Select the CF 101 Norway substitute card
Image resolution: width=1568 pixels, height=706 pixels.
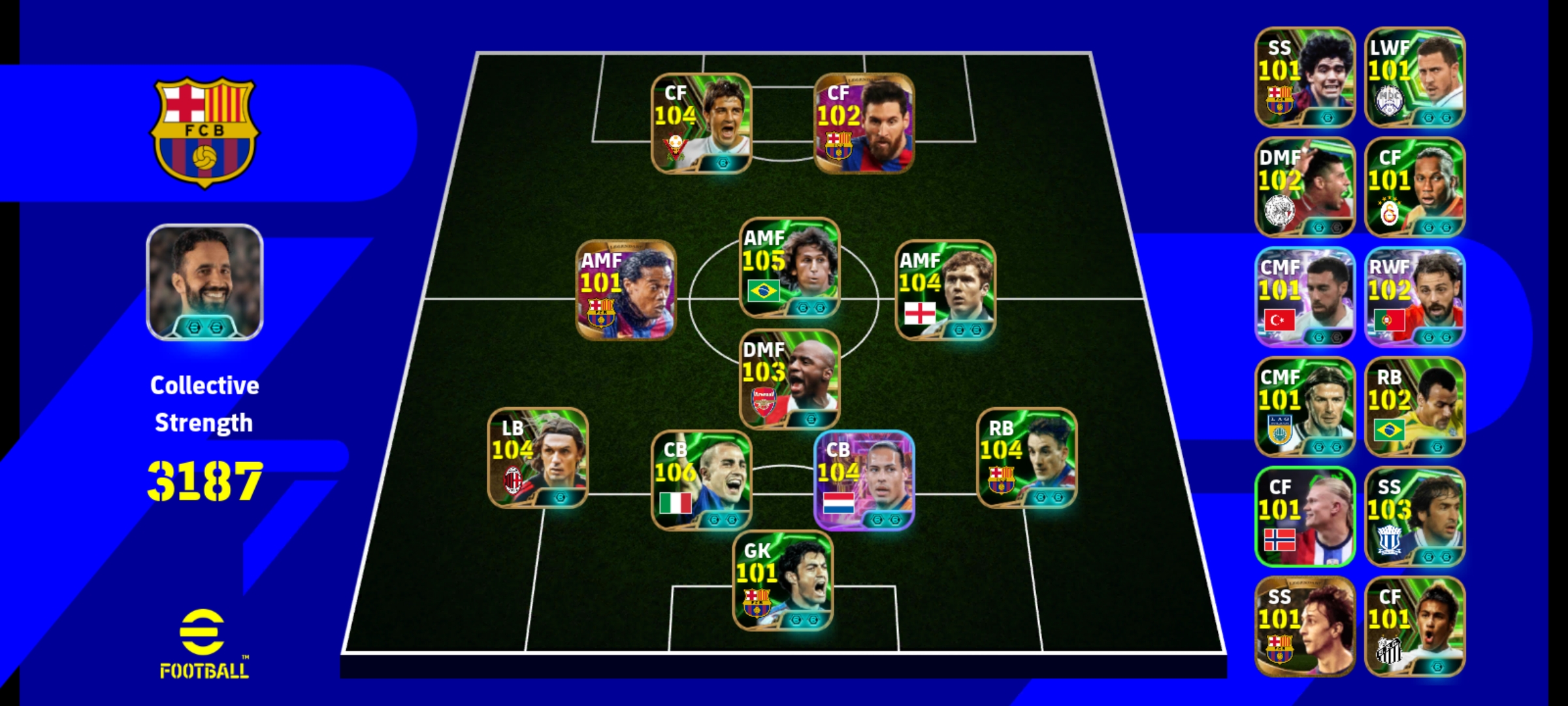pos(1305,516)
